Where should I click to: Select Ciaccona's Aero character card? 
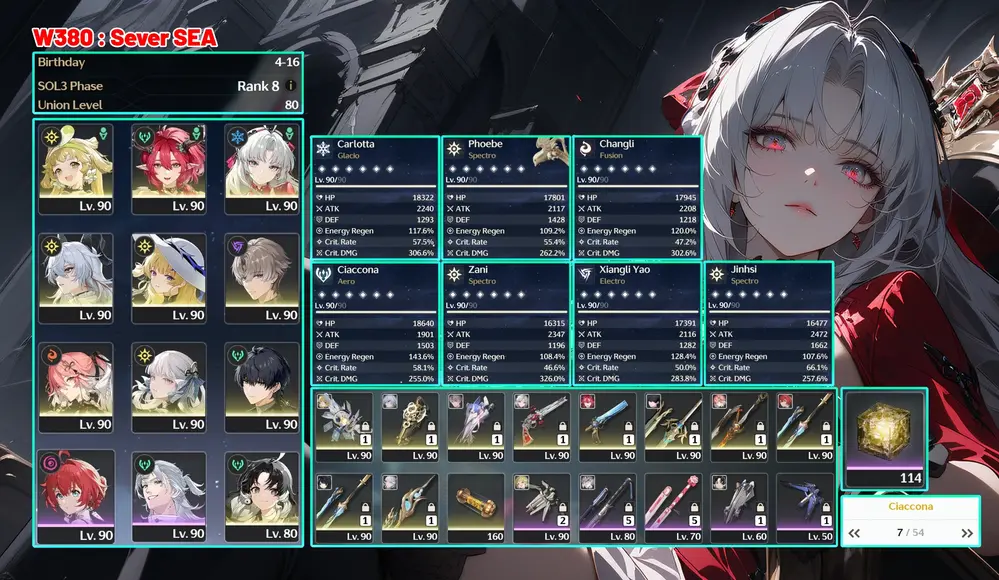(x=374, y=323)
